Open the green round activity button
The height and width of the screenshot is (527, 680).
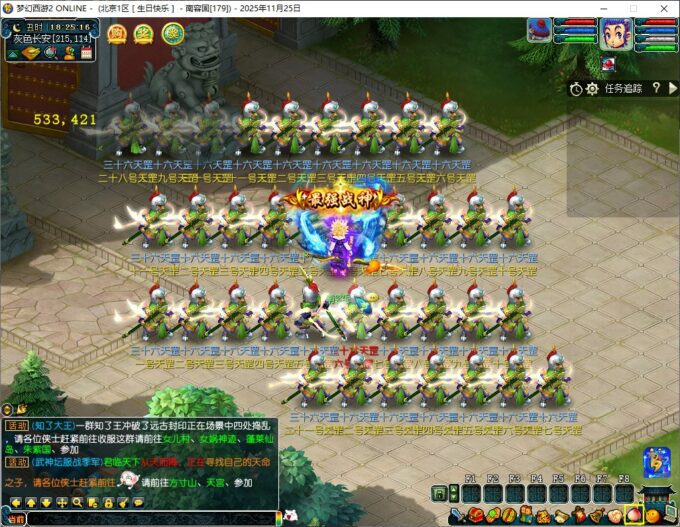point(173,33)
